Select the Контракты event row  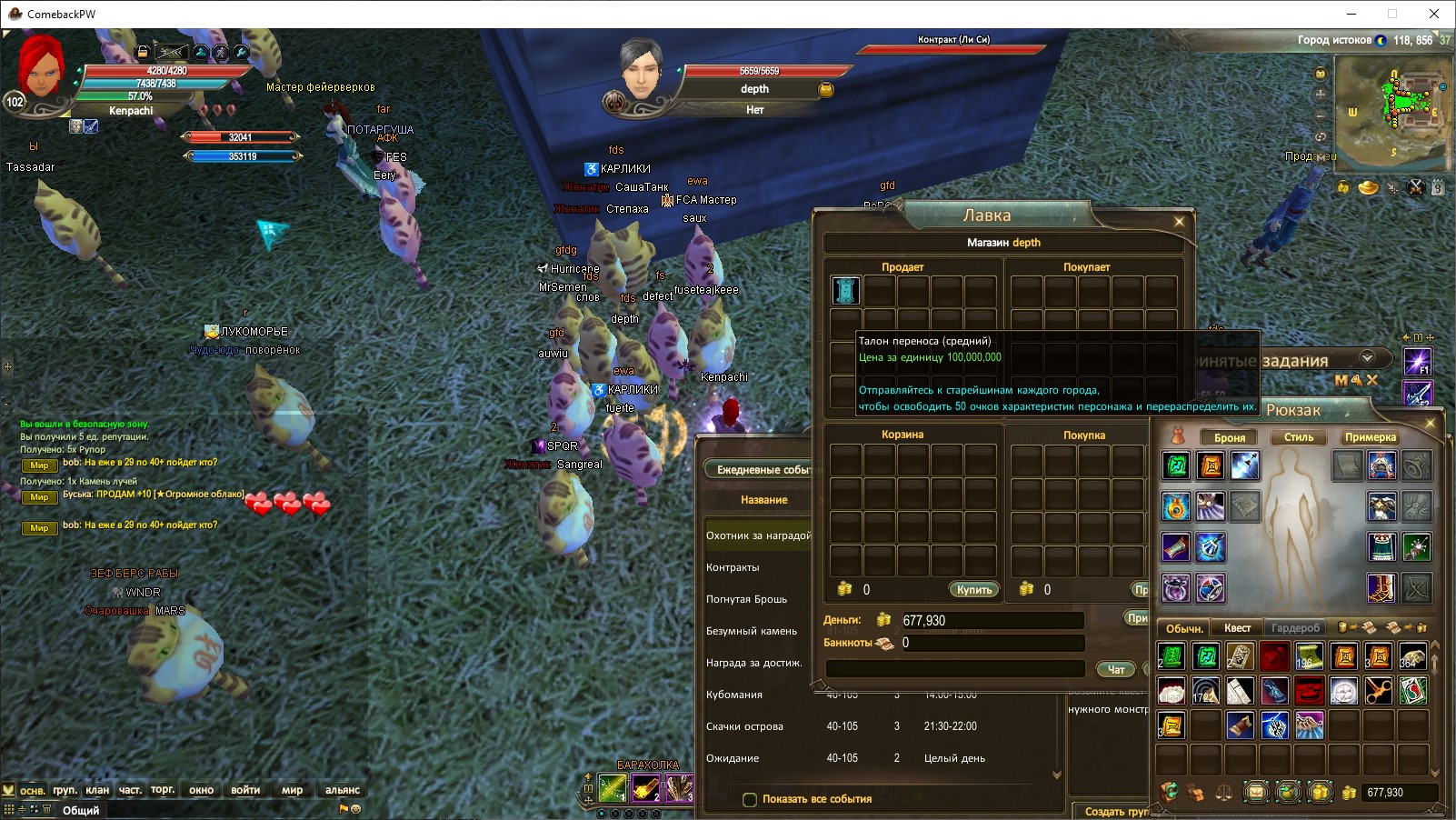[x=733, y=567]
